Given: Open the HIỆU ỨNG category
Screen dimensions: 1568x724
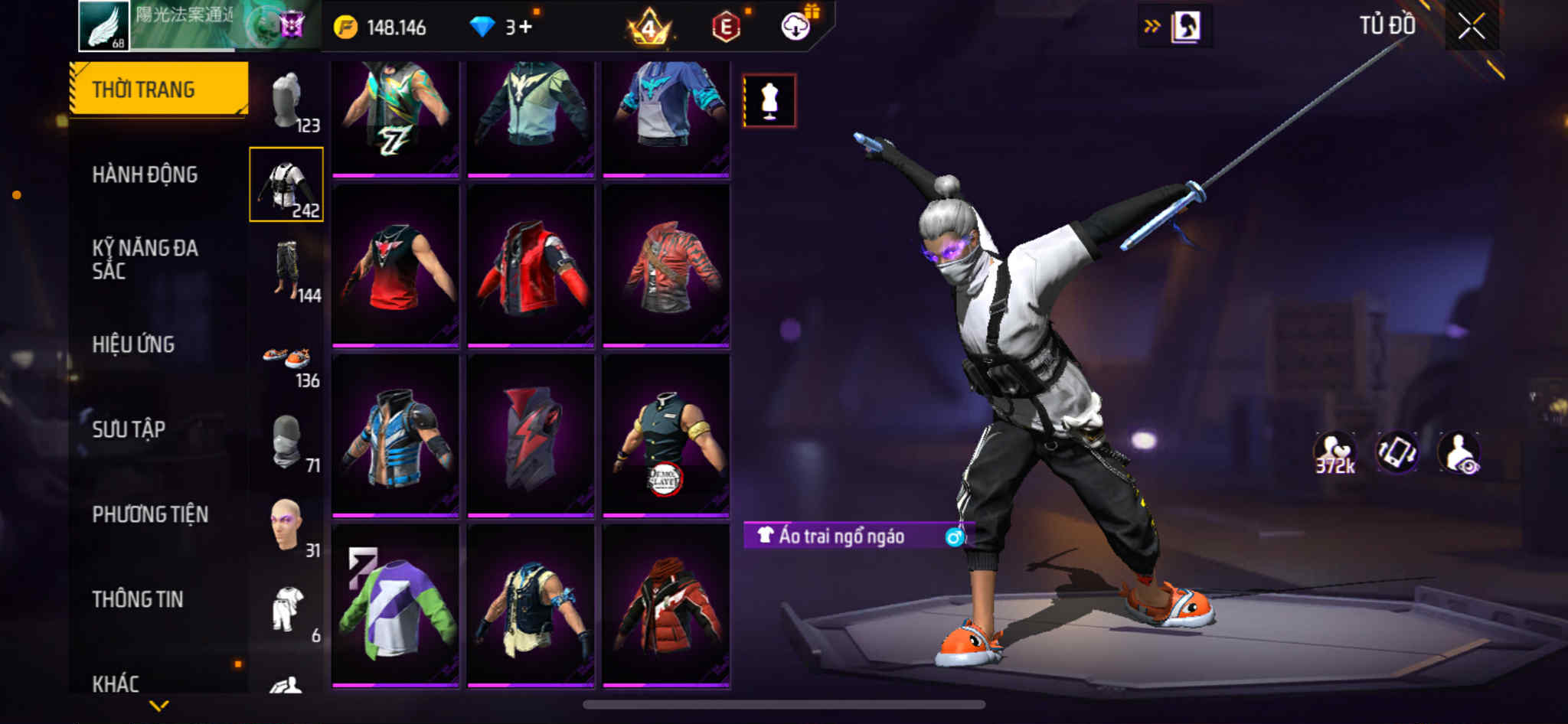Looking at the screenshot, I should pos(133,344).
